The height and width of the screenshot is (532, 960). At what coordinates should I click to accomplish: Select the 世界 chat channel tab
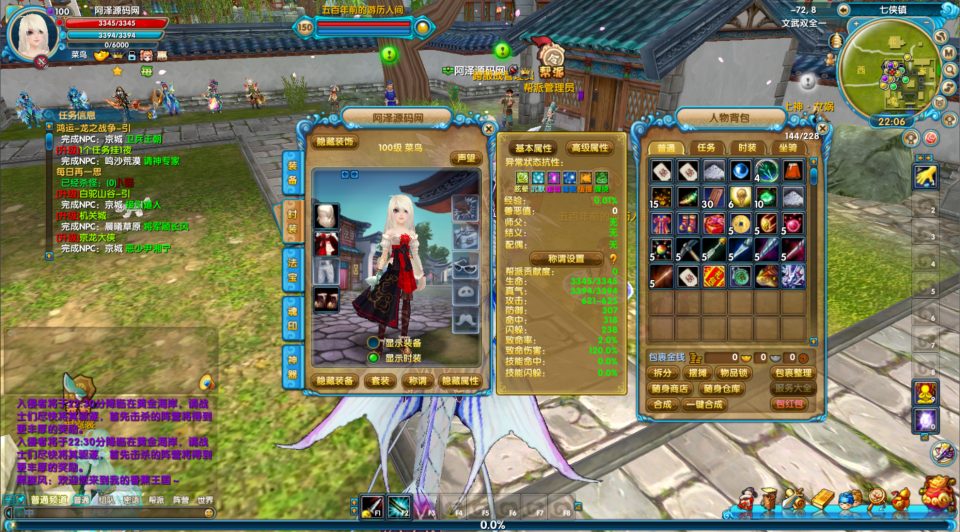205,500
